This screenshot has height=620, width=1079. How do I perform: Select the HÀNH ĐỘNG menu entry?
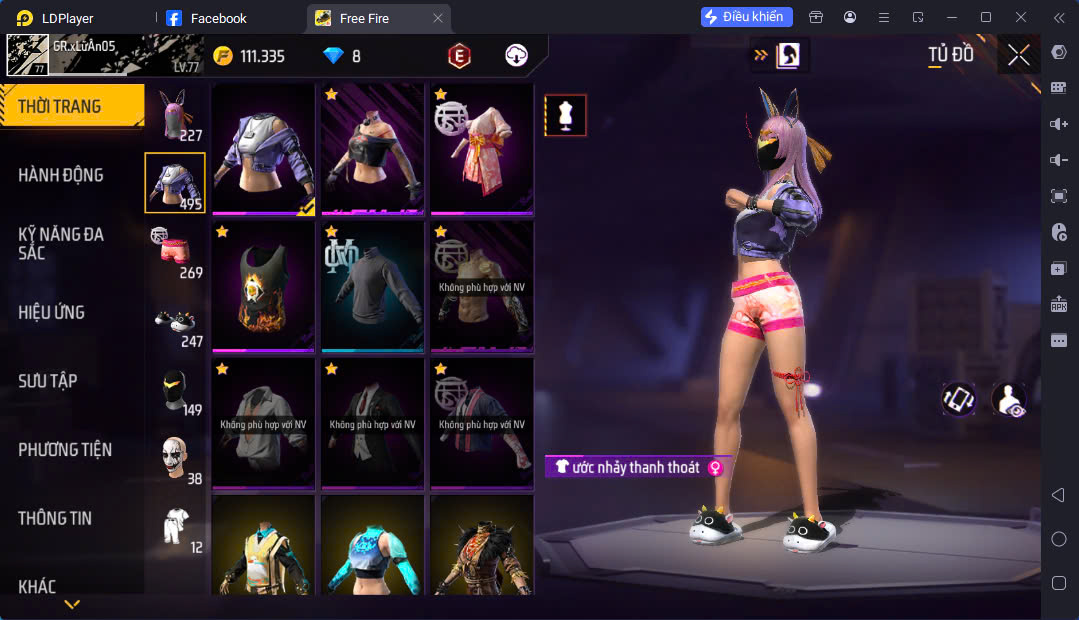coord(62,175)
